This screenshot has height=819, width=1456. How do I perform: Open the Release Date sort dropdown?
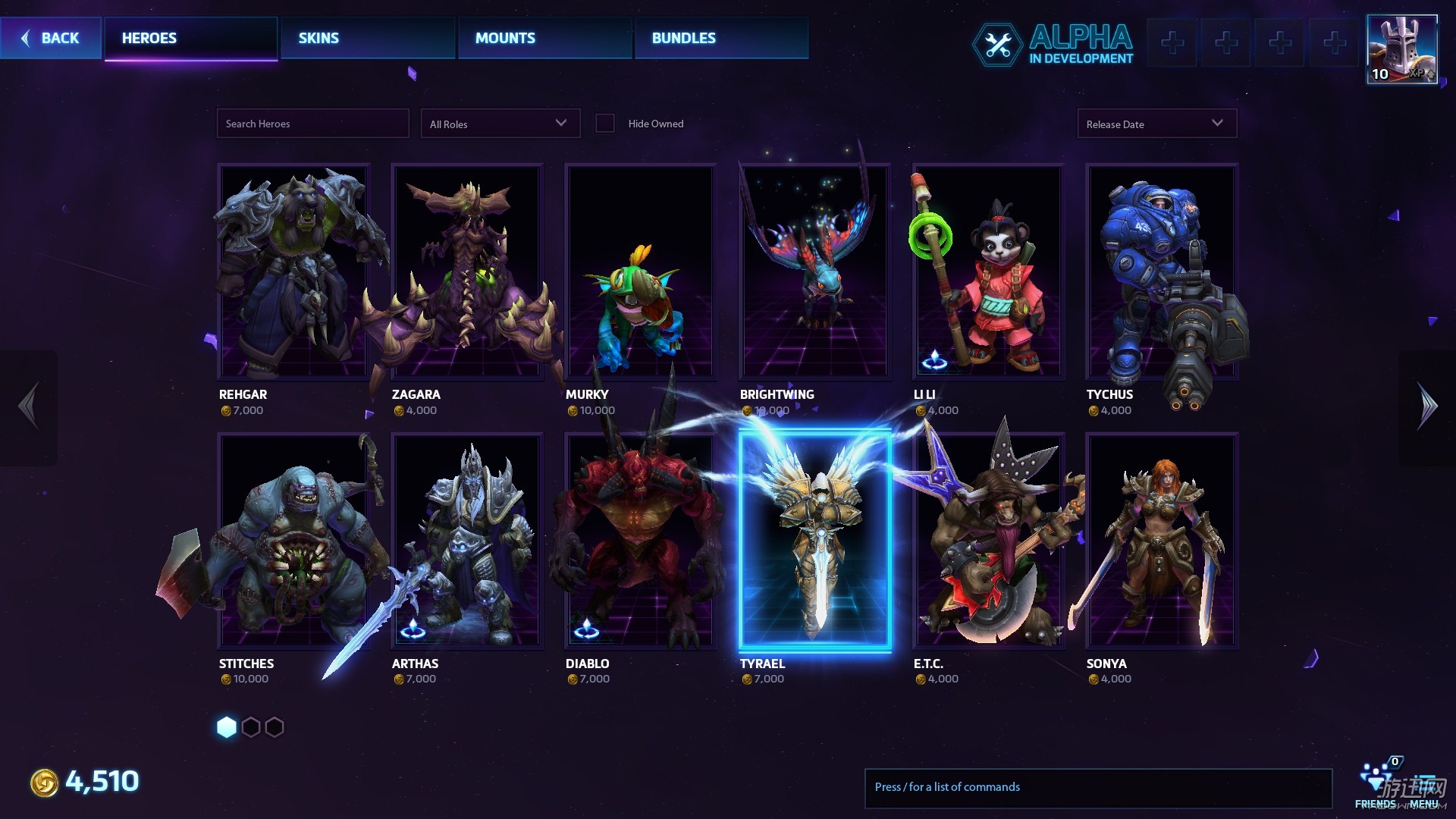(1156, 124)
